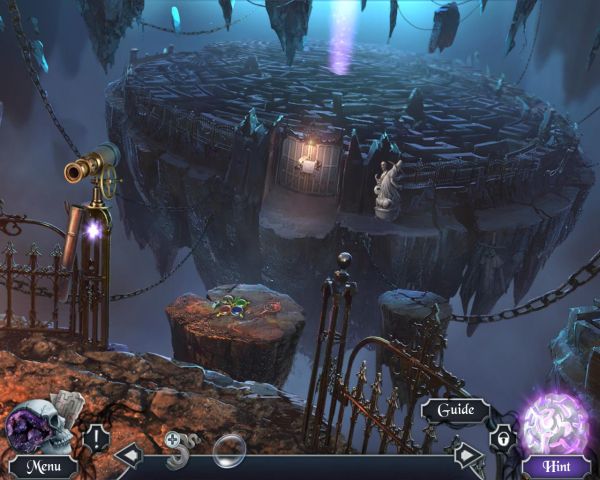This screenshot has height=480, width=600.
Task: Open the strategy Guide
Action: coord(455,410)
